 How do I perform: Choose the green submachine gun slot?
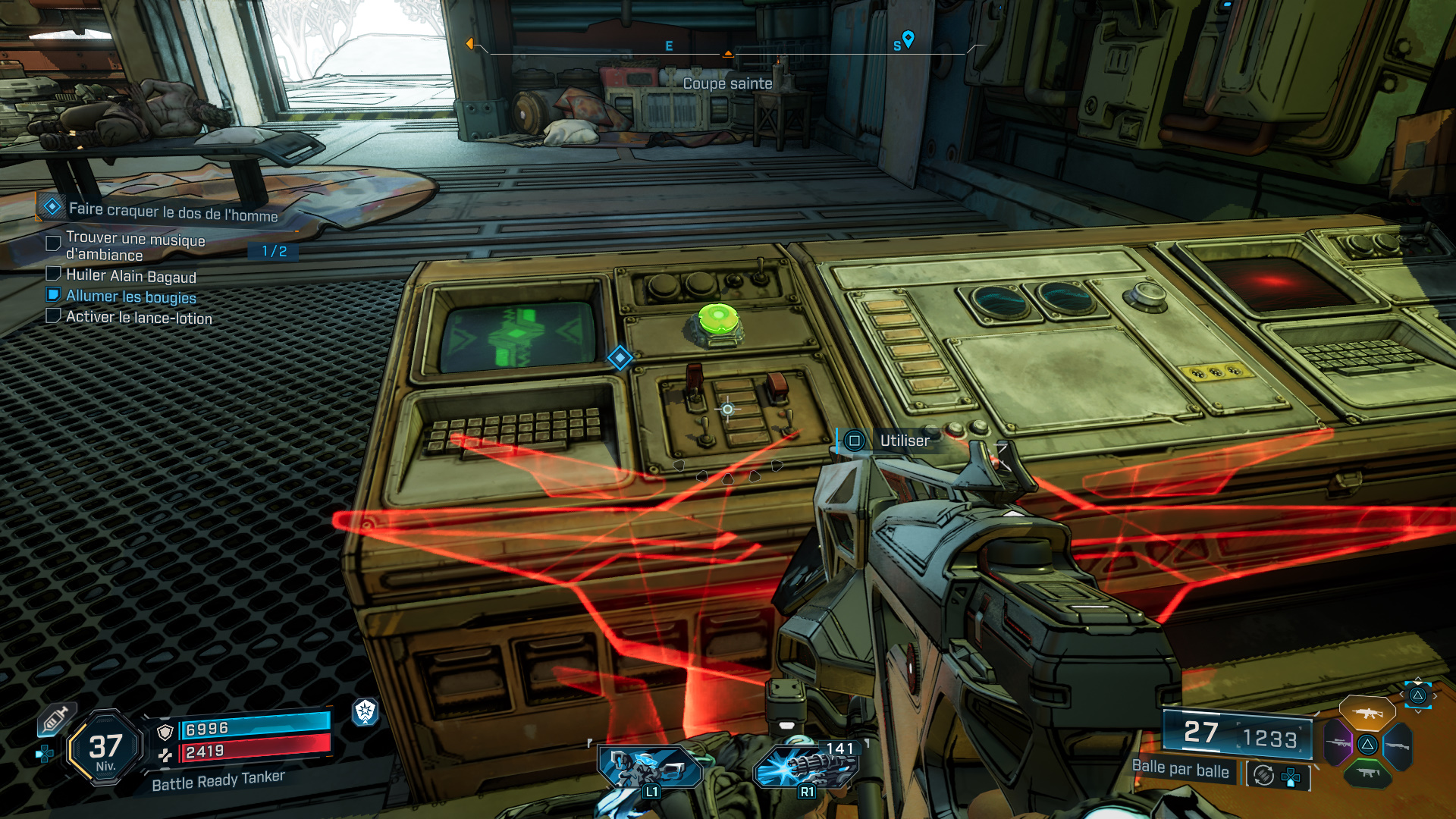pyautogui.click(x=1367, y=773)
